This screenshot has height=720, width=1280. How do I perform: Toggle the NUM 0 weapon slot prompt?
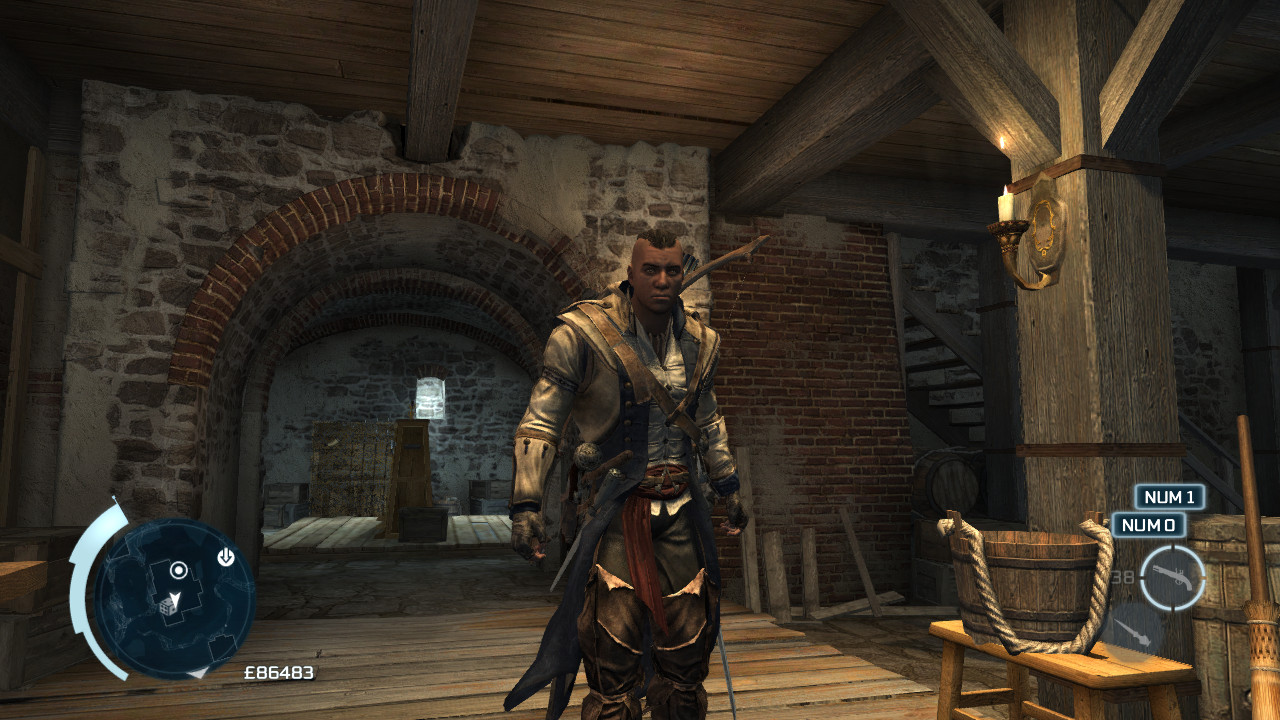click(1149, 524)
